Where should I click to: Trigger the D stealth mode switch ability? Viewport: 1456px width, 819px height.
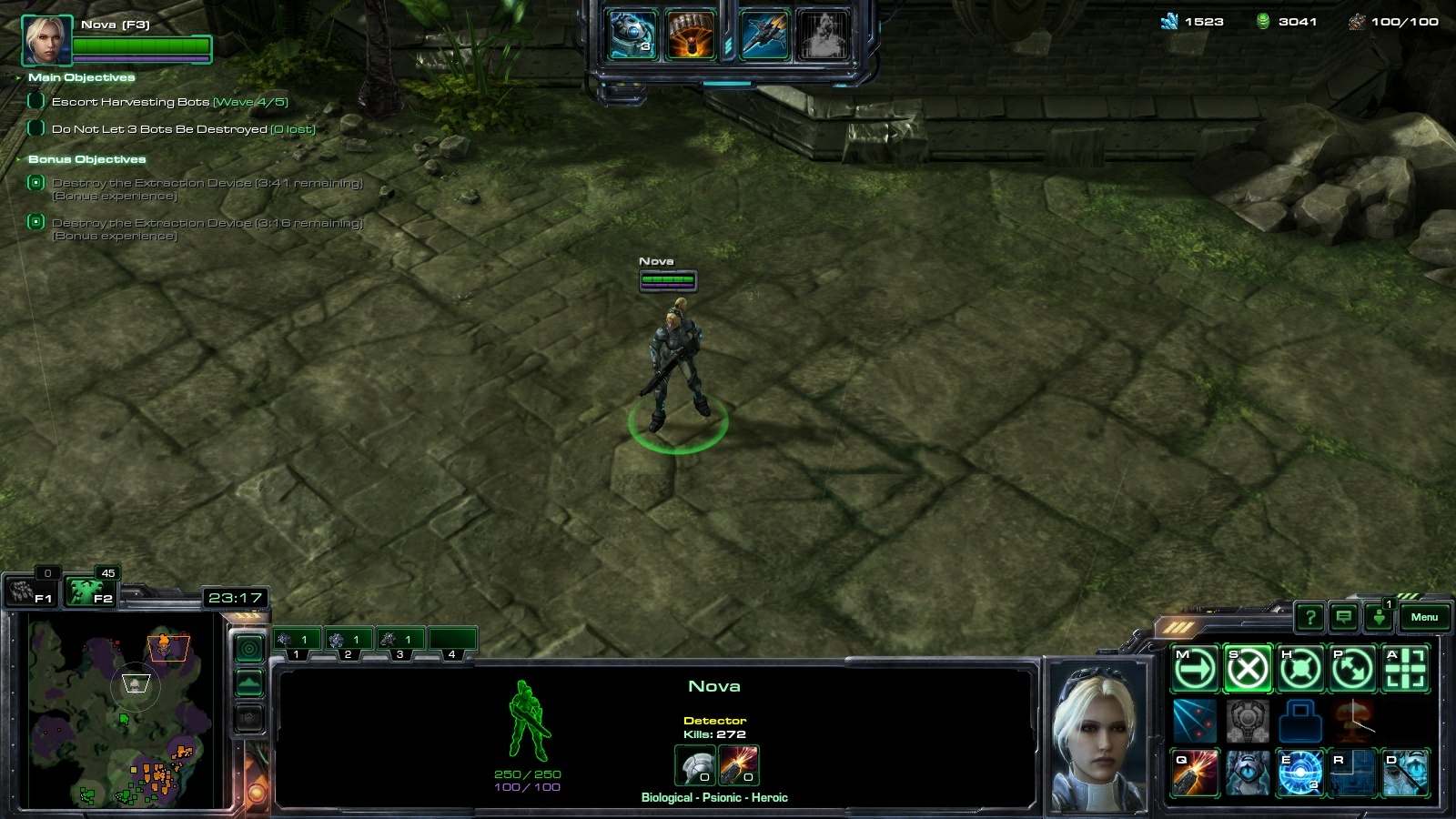1406,773
